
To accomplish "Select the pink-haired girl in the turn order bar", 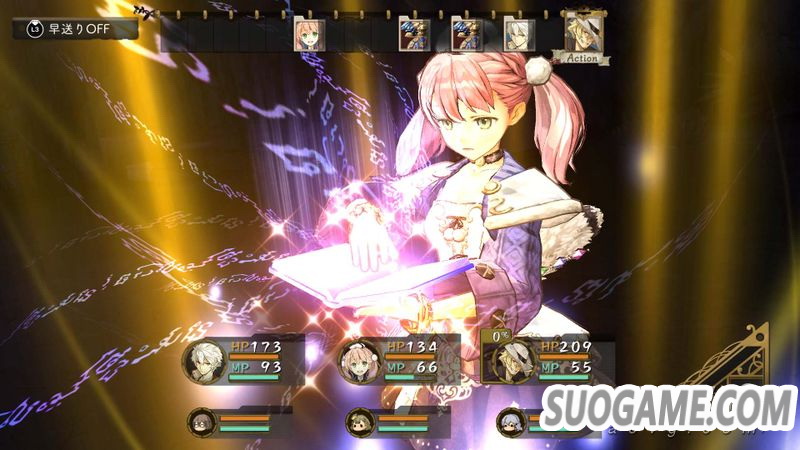I will (x=307, y=34).
